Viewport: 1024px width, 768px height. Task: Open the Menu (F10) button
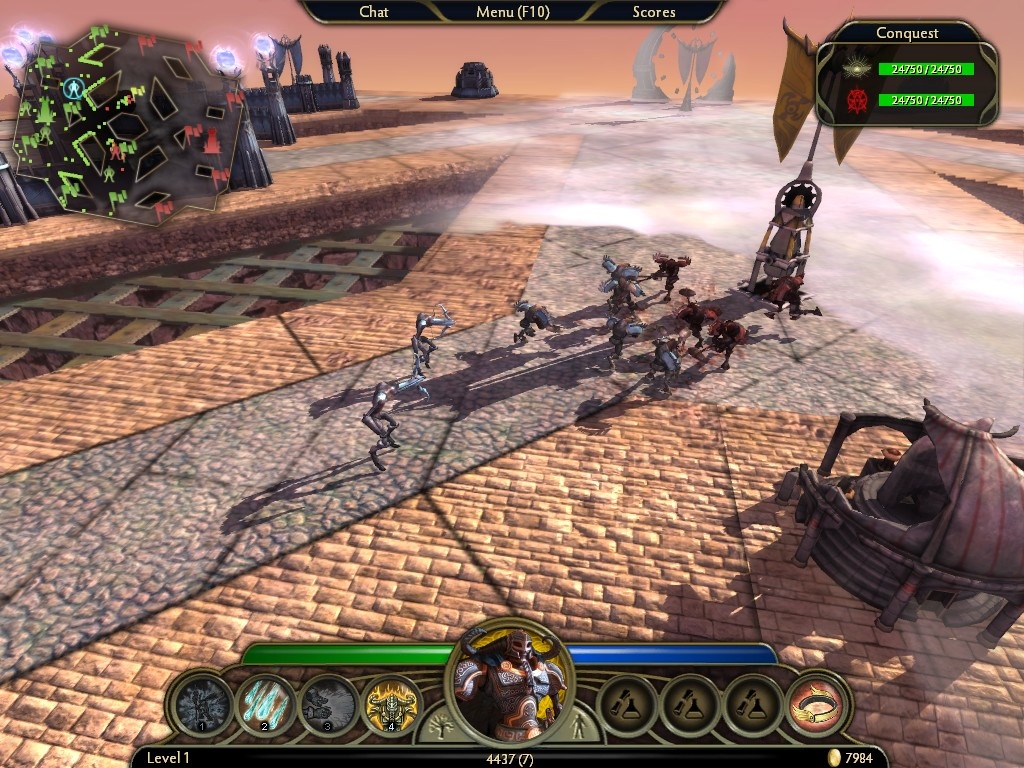pos(511,12)
